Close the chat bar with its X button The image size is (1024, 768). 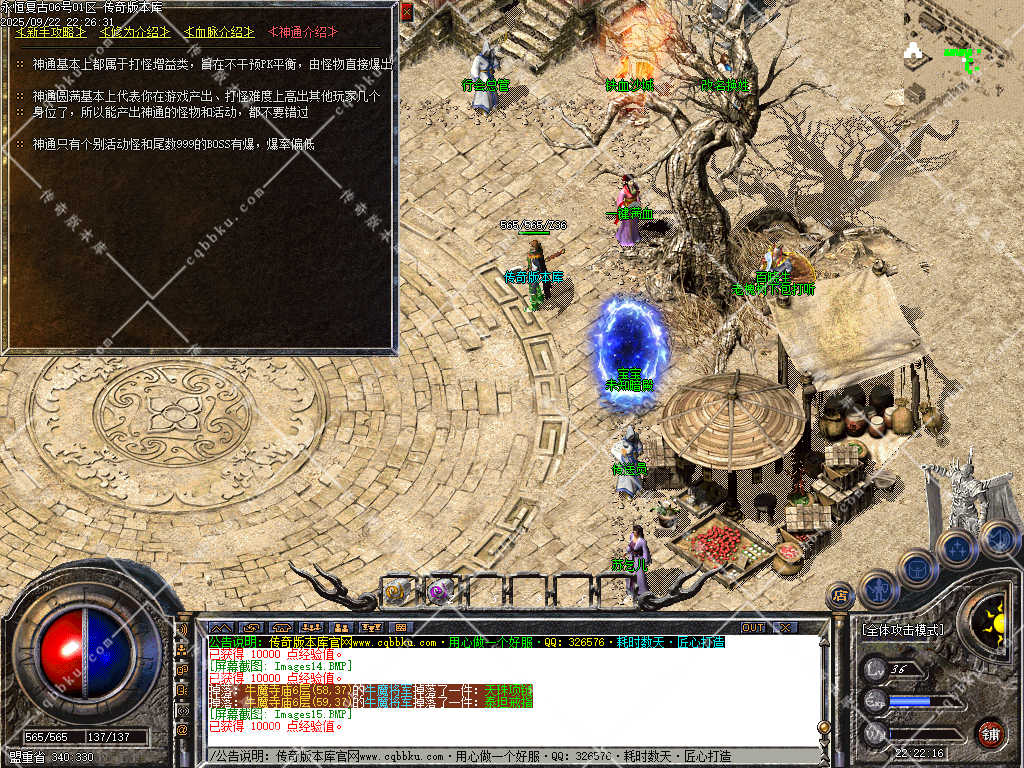(786, 628)
